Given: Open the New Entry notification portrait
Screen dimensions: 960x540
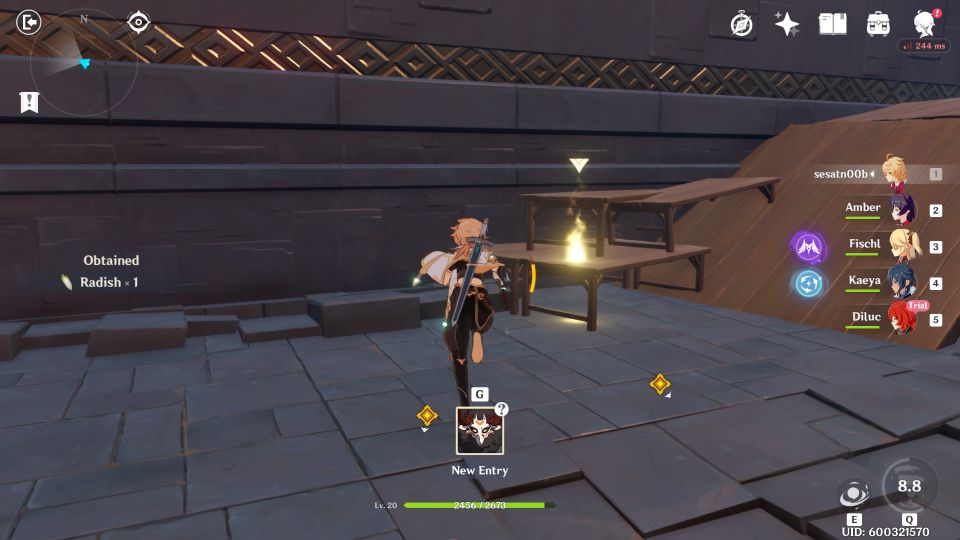Looking at the screenshot, I should coord(480,431).
